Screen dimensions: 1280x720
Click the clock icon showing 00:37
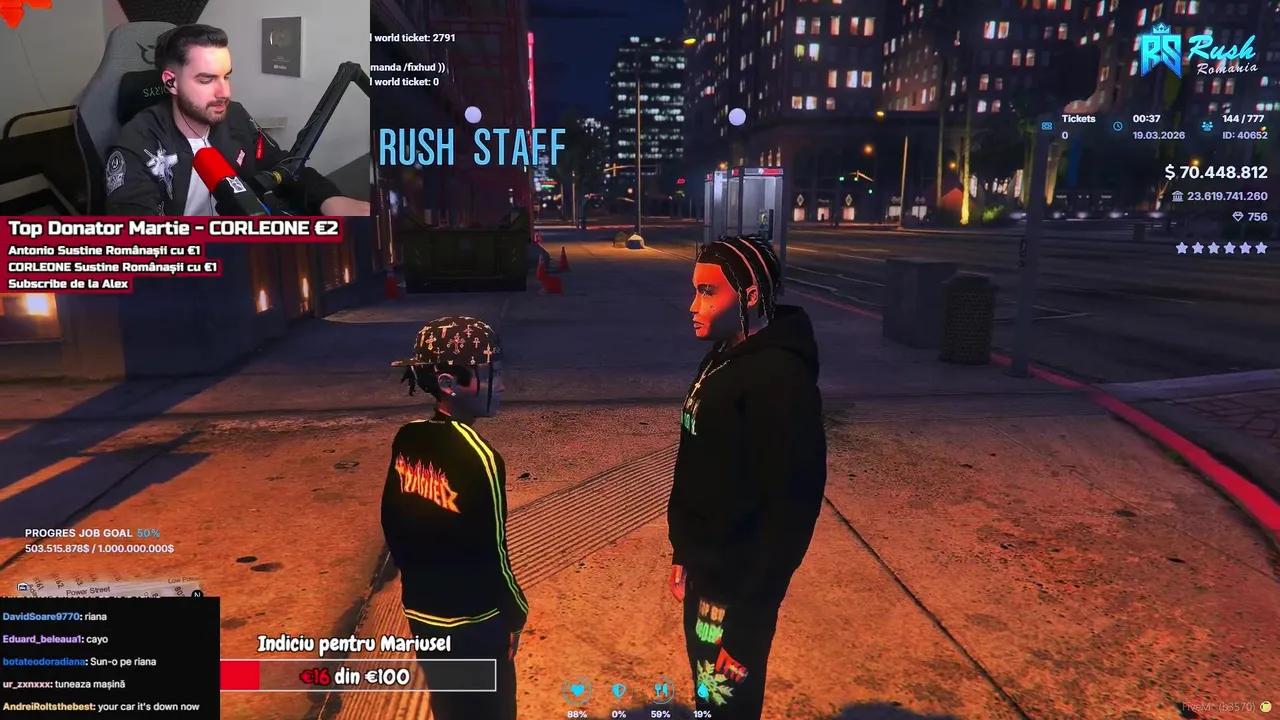tap(1117, 126)
